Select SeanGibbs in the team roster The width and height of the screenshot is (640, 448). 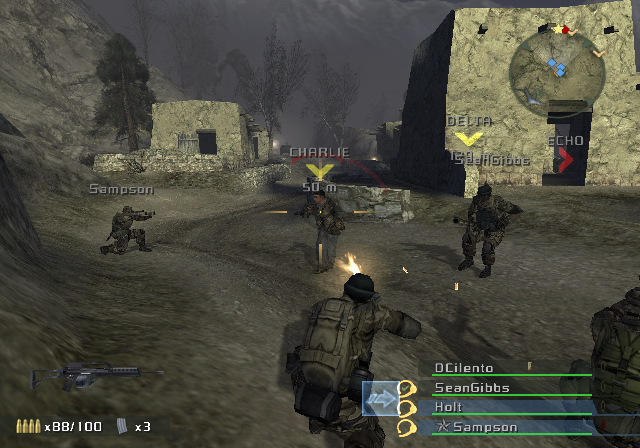(x=472, y=388)
